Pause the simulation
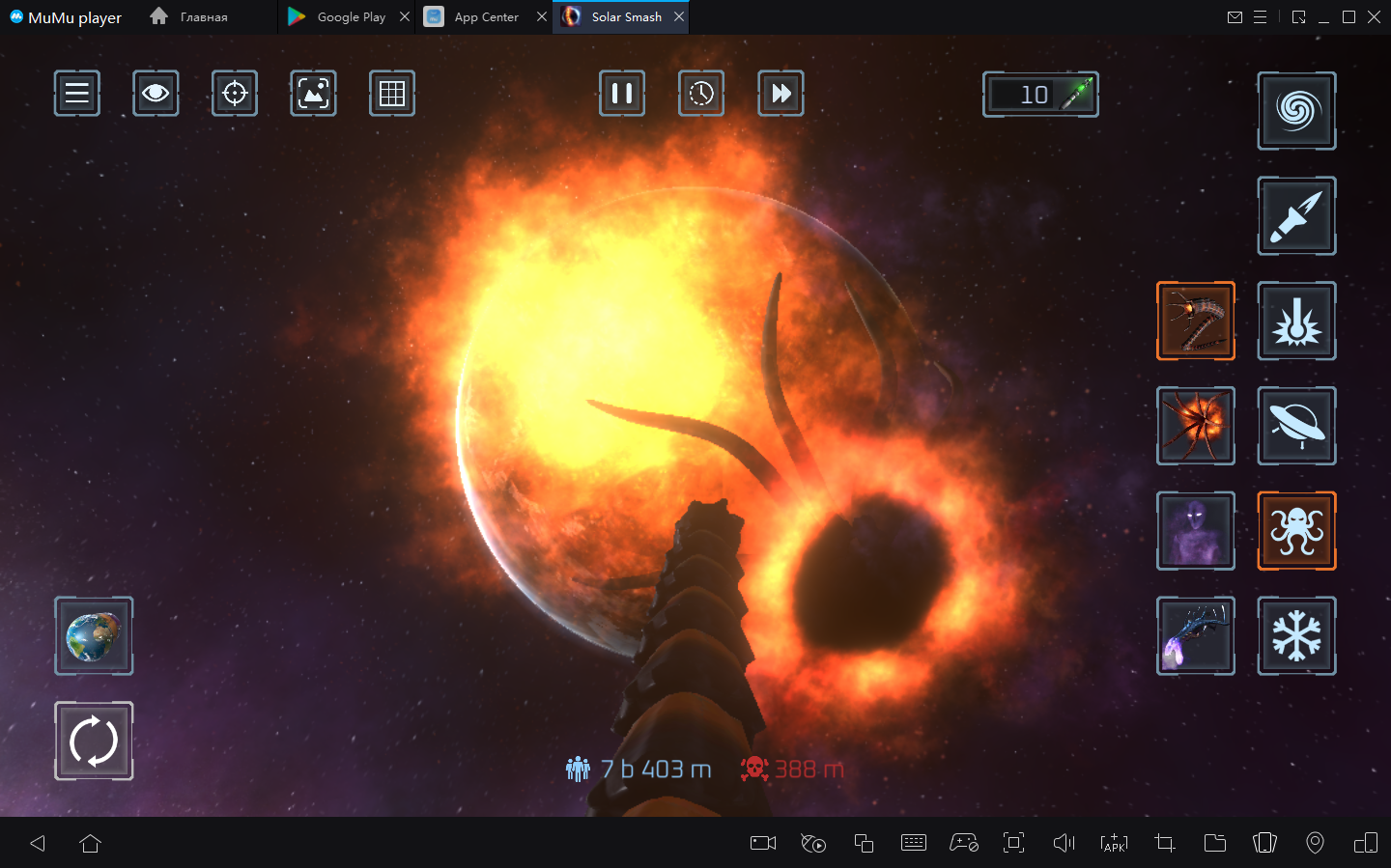 pyautogui.click(x=622, y=94)
